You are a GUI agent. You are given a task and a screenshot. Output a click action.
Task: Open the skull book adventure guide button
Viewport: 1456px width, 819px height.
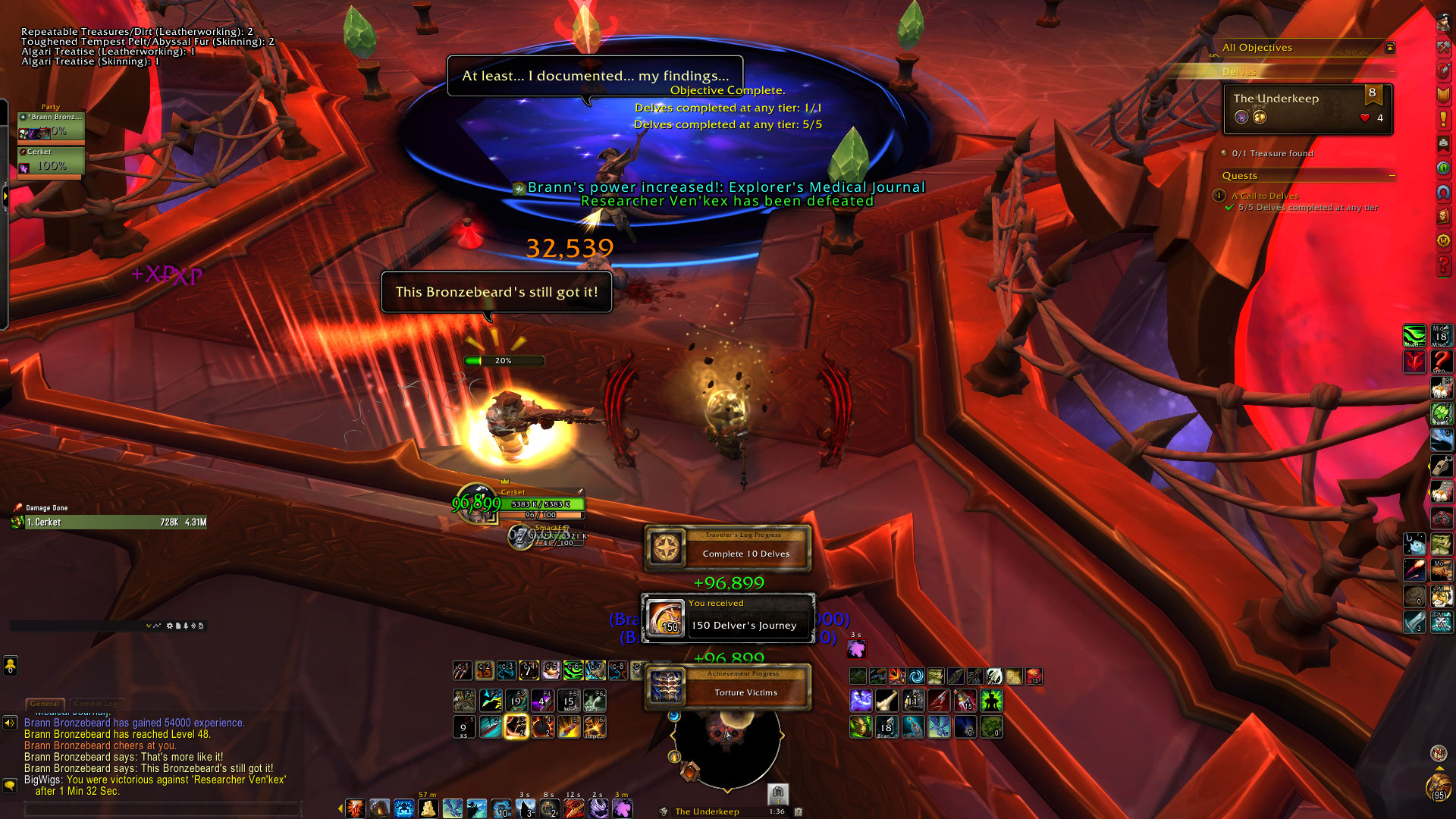pyautogui.click(x=1442, y=216)
